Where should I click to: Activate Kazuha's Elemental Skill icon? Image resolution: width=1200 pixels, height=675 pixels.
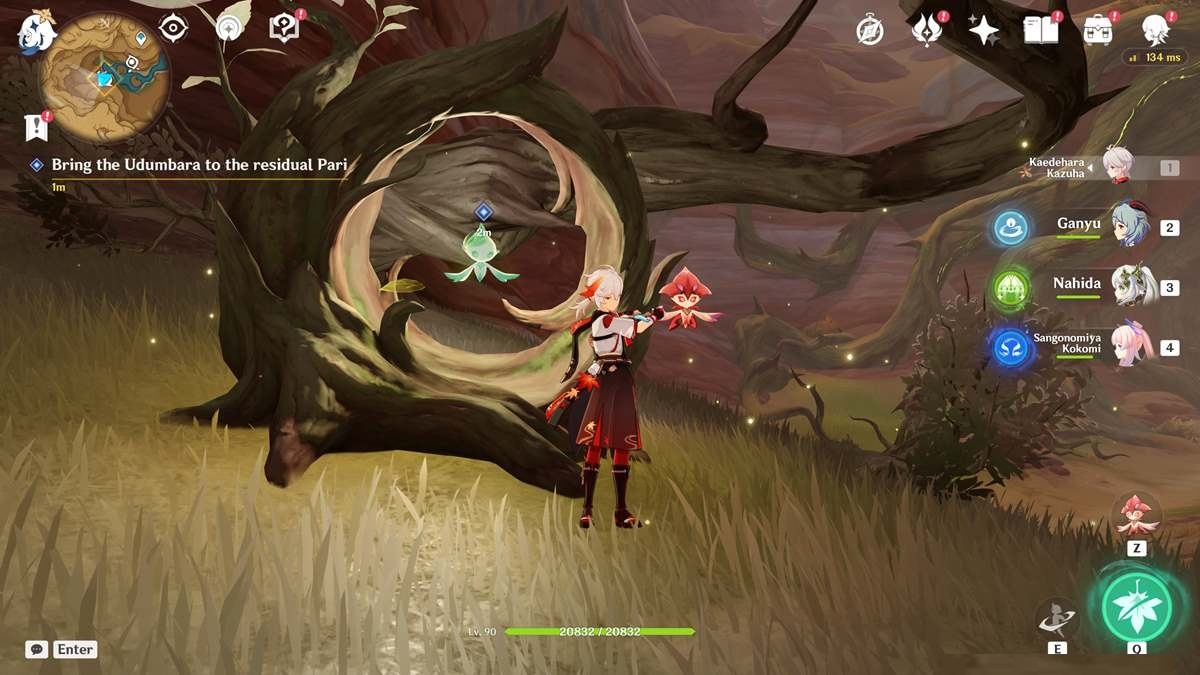(1057, 620)
